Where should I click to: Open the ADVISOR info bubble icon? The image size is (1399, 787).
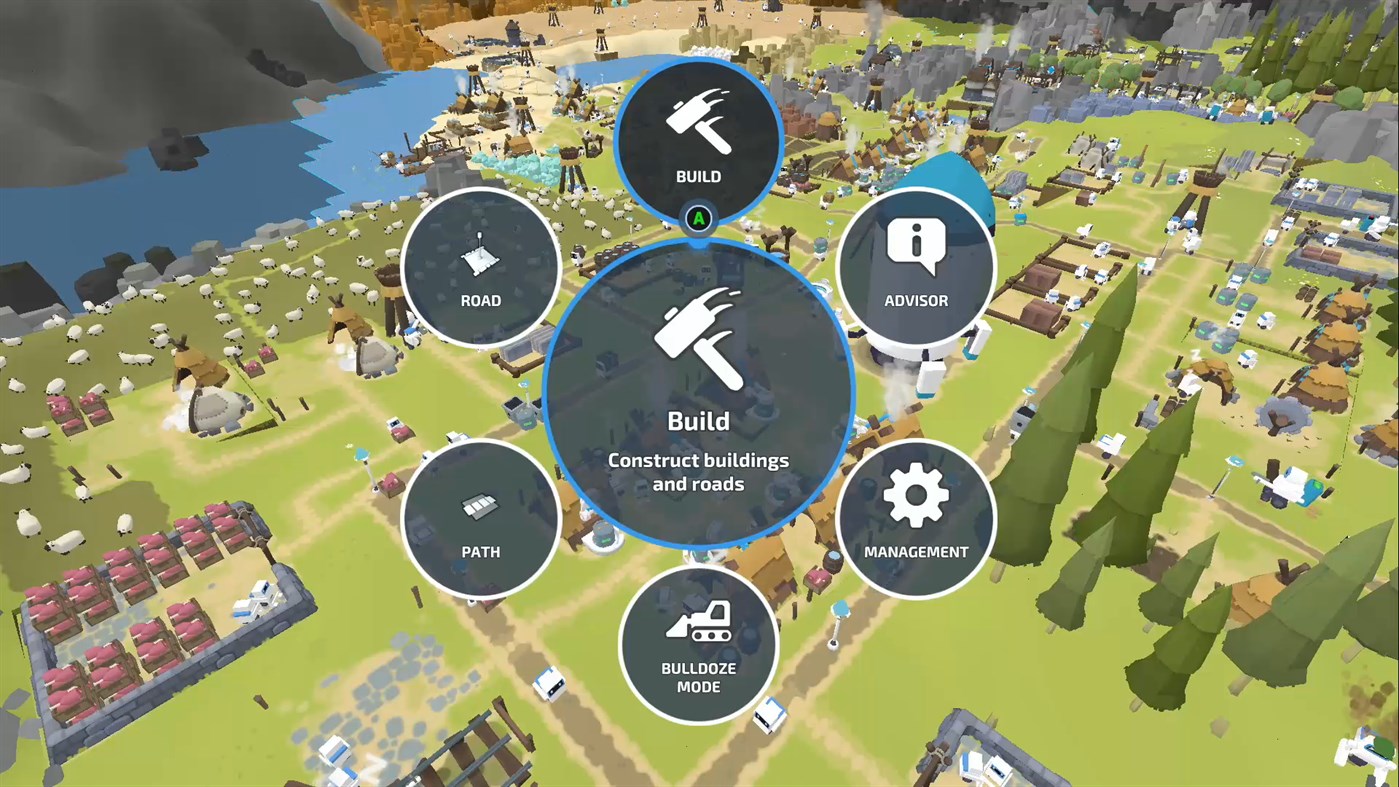coord(915,240)
